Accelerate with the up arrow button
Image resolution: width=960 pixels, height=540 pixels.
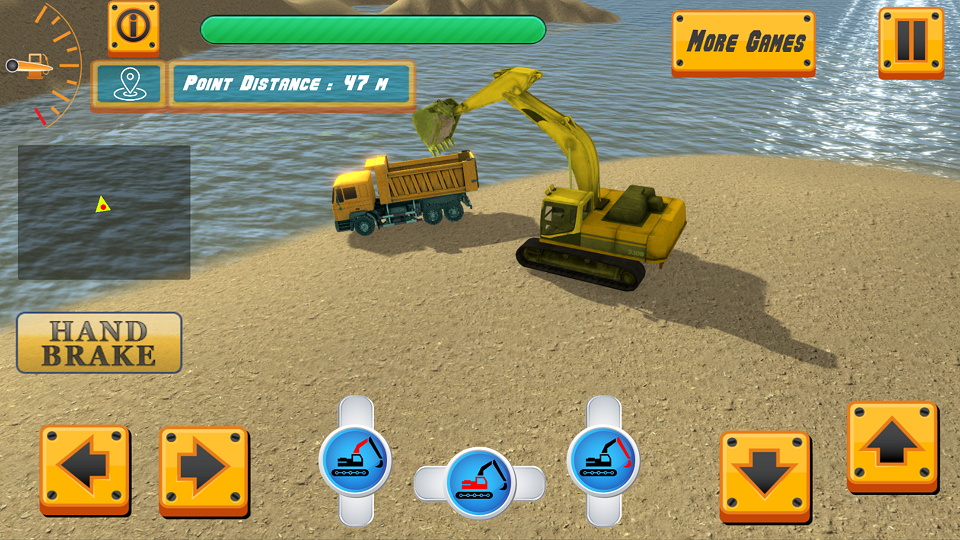(x=892, y=445)
